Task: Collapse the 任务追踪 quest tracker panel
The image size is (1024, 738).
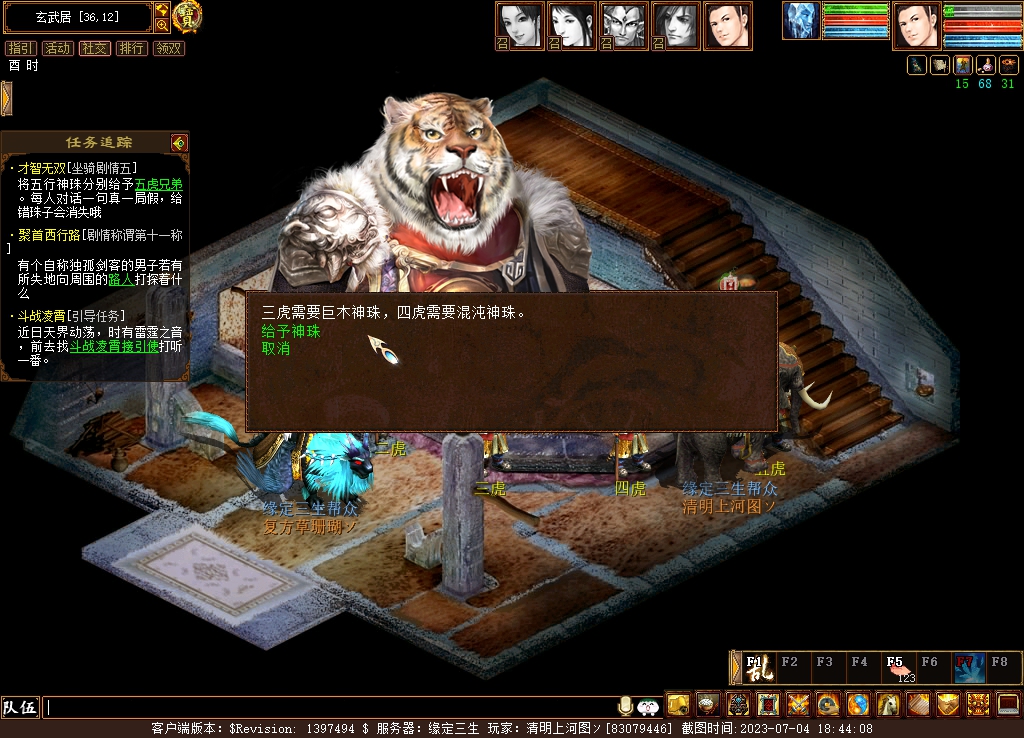Action: coord(179,143)
